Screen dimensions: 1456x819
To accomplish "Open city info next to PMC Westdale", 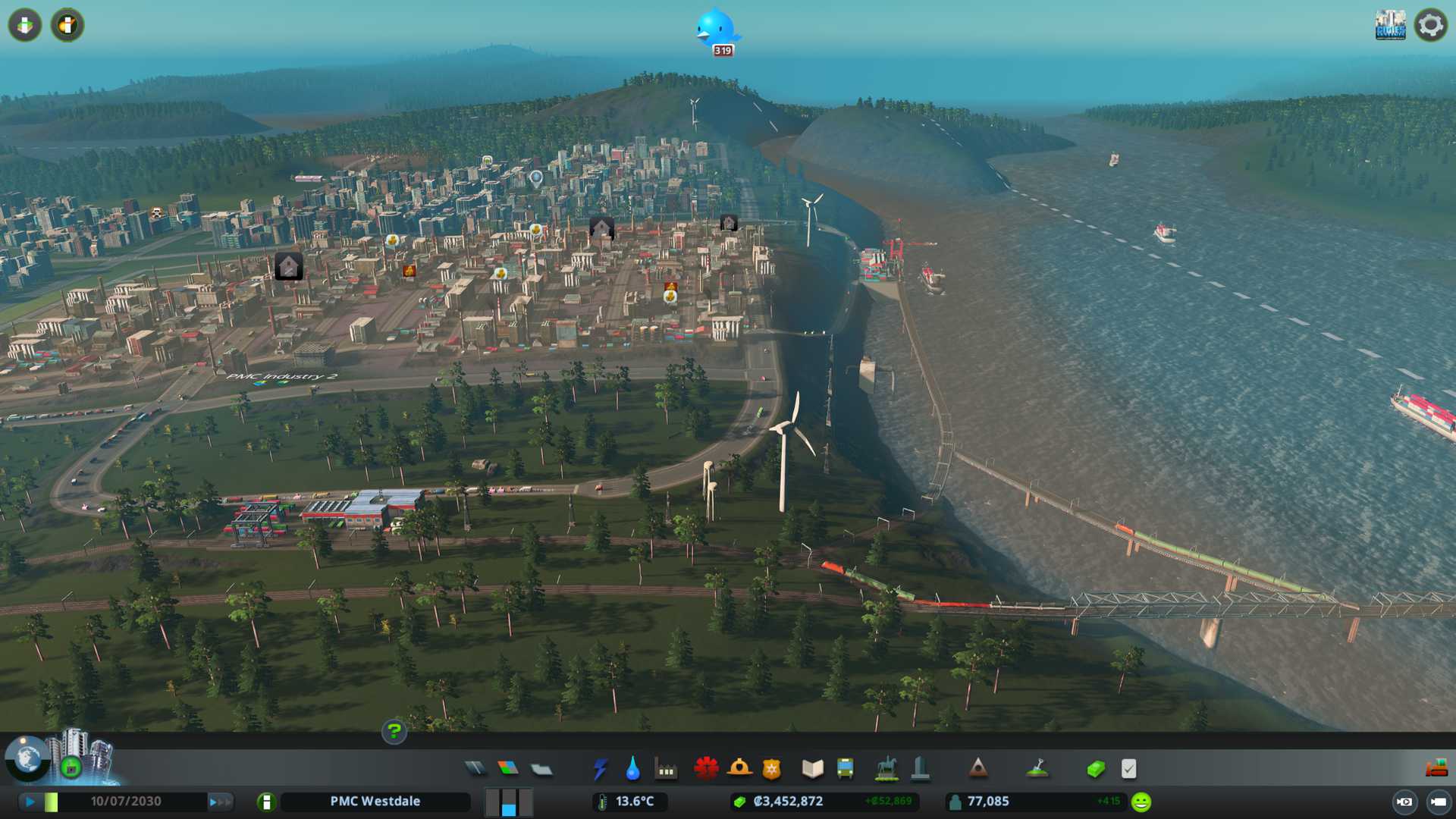I will (x=266, y=802).
